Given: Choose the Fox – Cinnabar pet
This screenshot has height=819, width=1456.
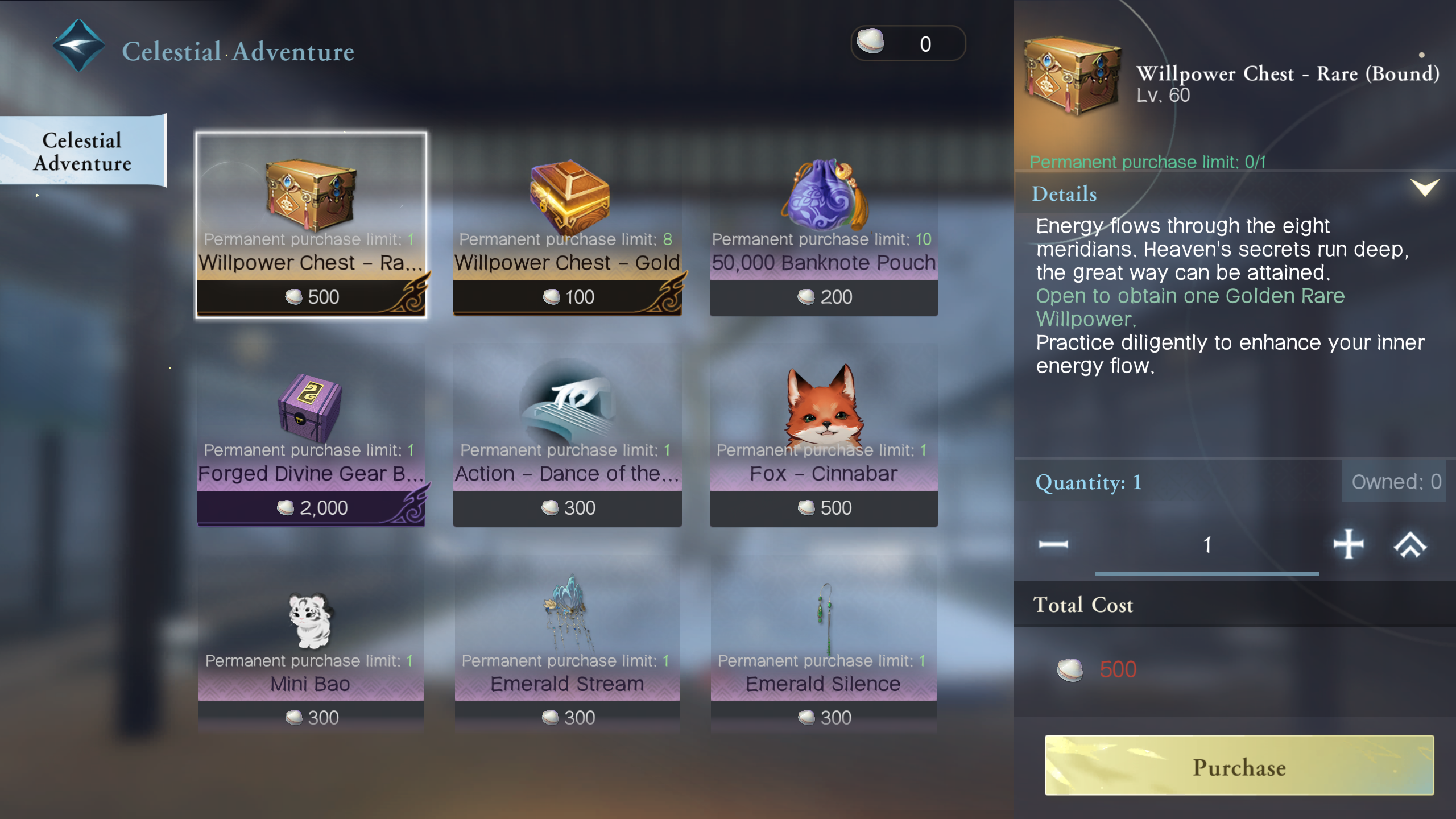Looking at the screenshot, I should point(823,435).
